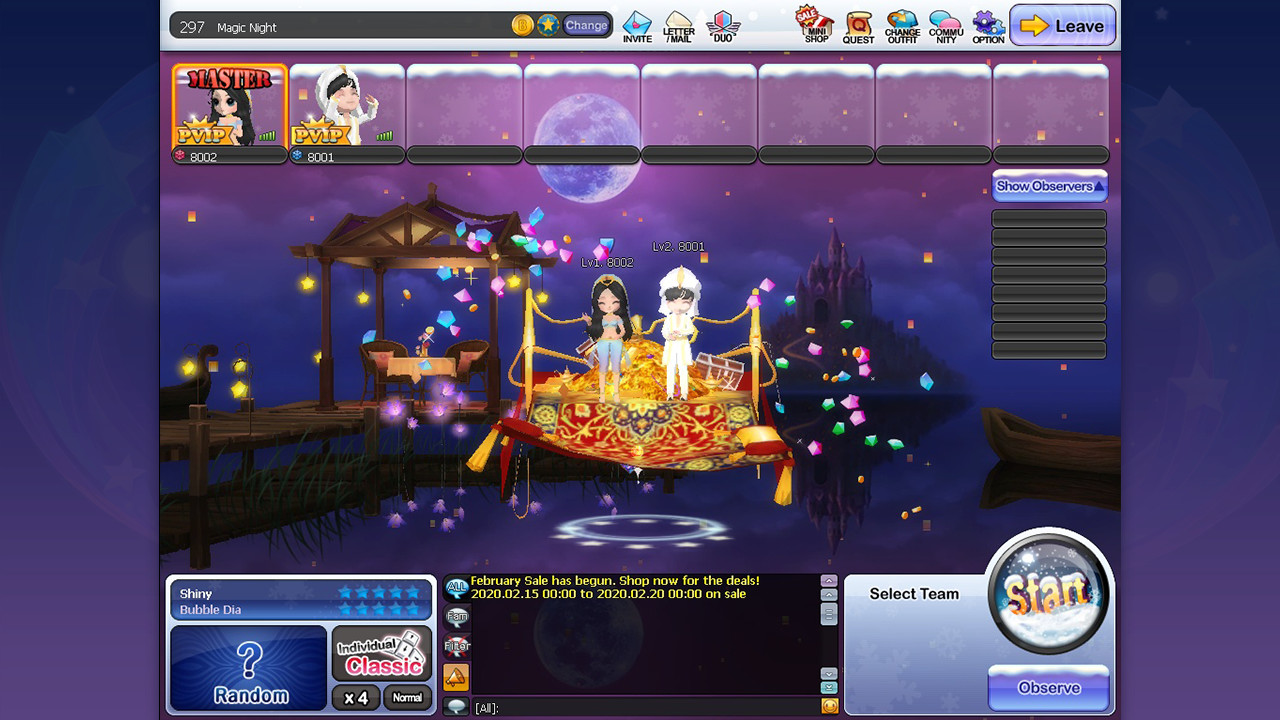Open Change Outfit
This screenshot has height=720, width=1280.
pos(901,24)
